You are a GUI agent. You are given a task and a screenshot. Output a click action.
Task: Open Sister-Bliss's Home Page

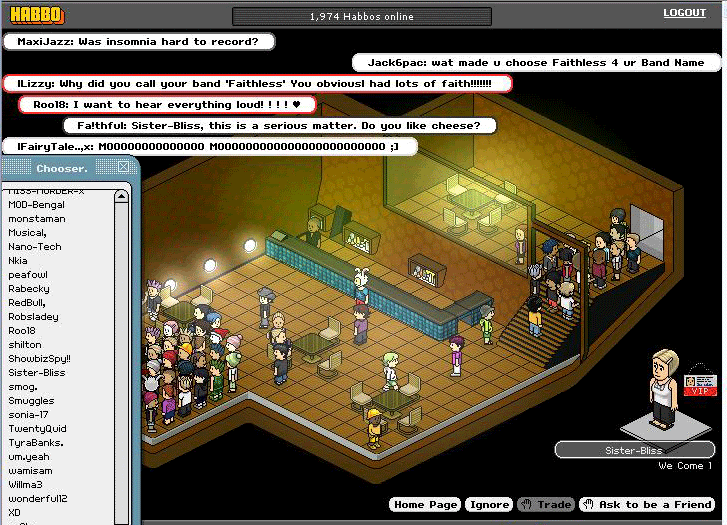coord(425,505)
